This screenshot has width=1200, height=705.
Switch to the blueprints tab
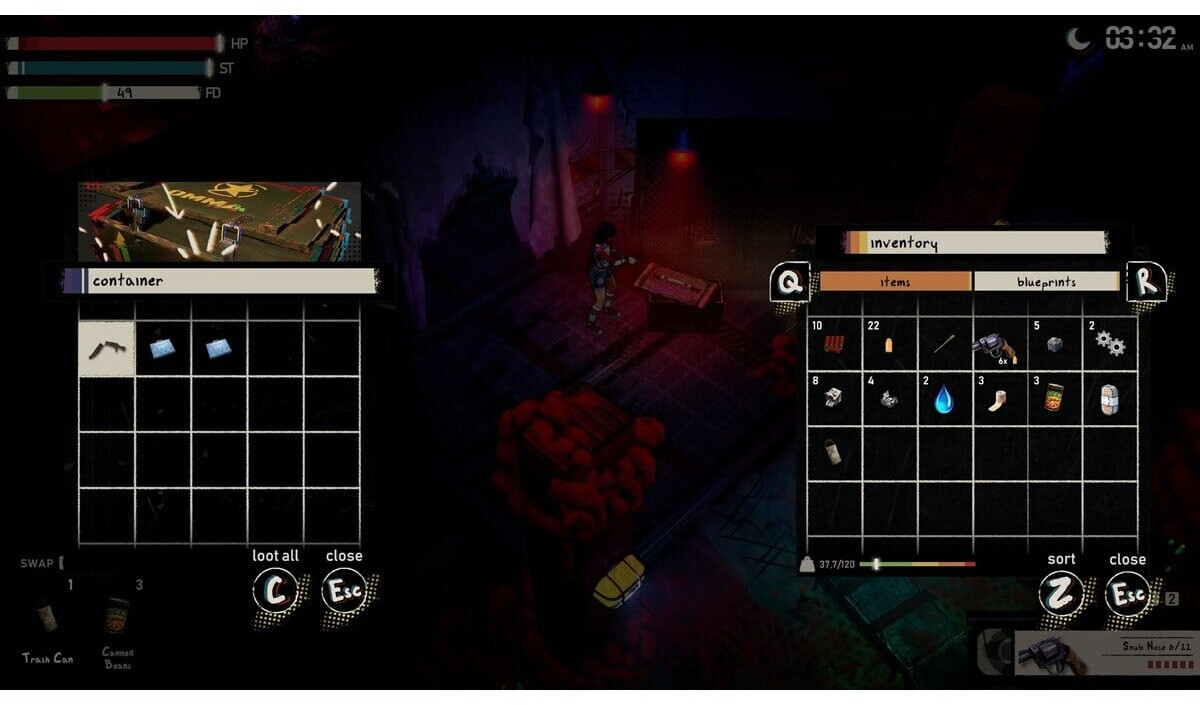1046,282
